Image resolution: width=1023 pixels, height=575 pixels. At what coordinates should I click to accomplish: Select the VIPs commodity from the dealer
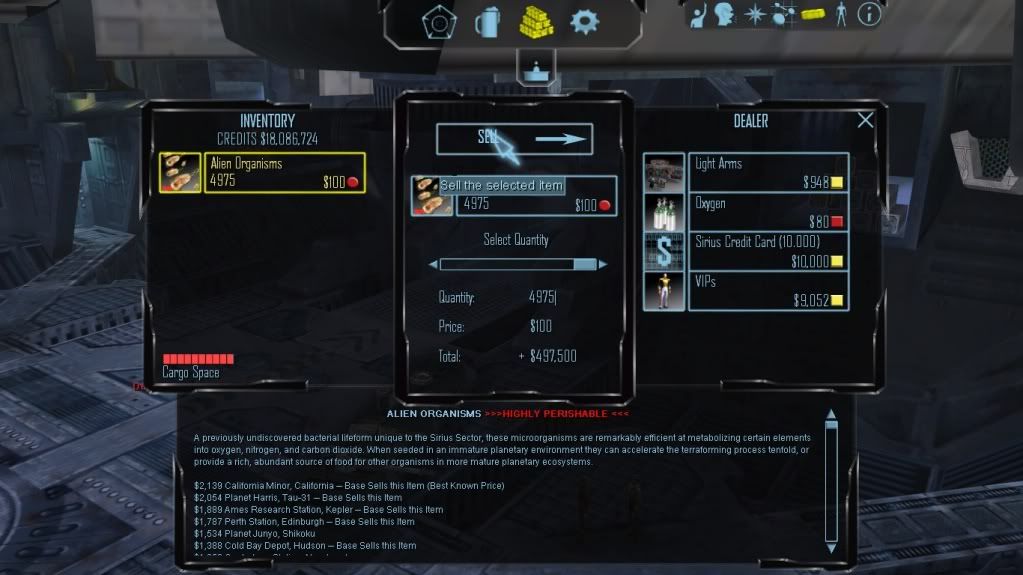coord(767,290)
